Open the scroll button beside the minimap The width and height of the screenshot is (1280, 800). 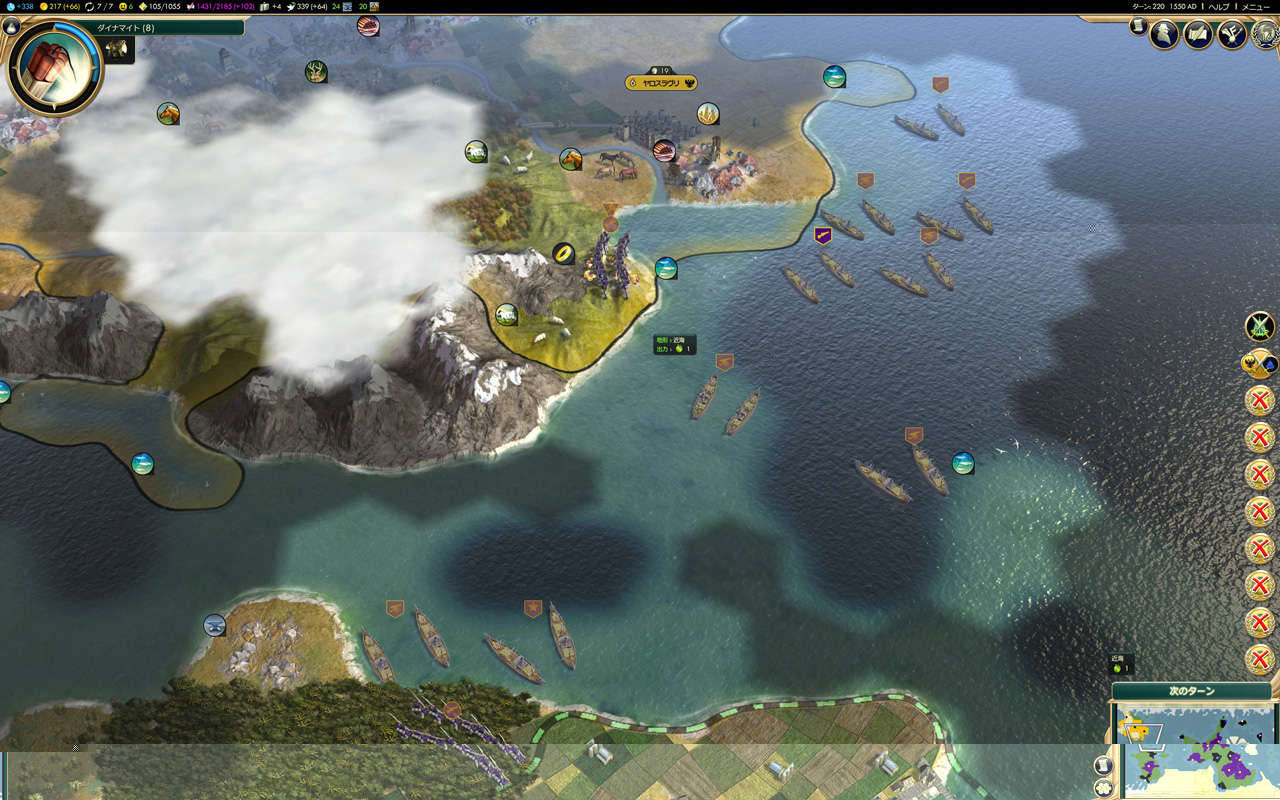1103,765
